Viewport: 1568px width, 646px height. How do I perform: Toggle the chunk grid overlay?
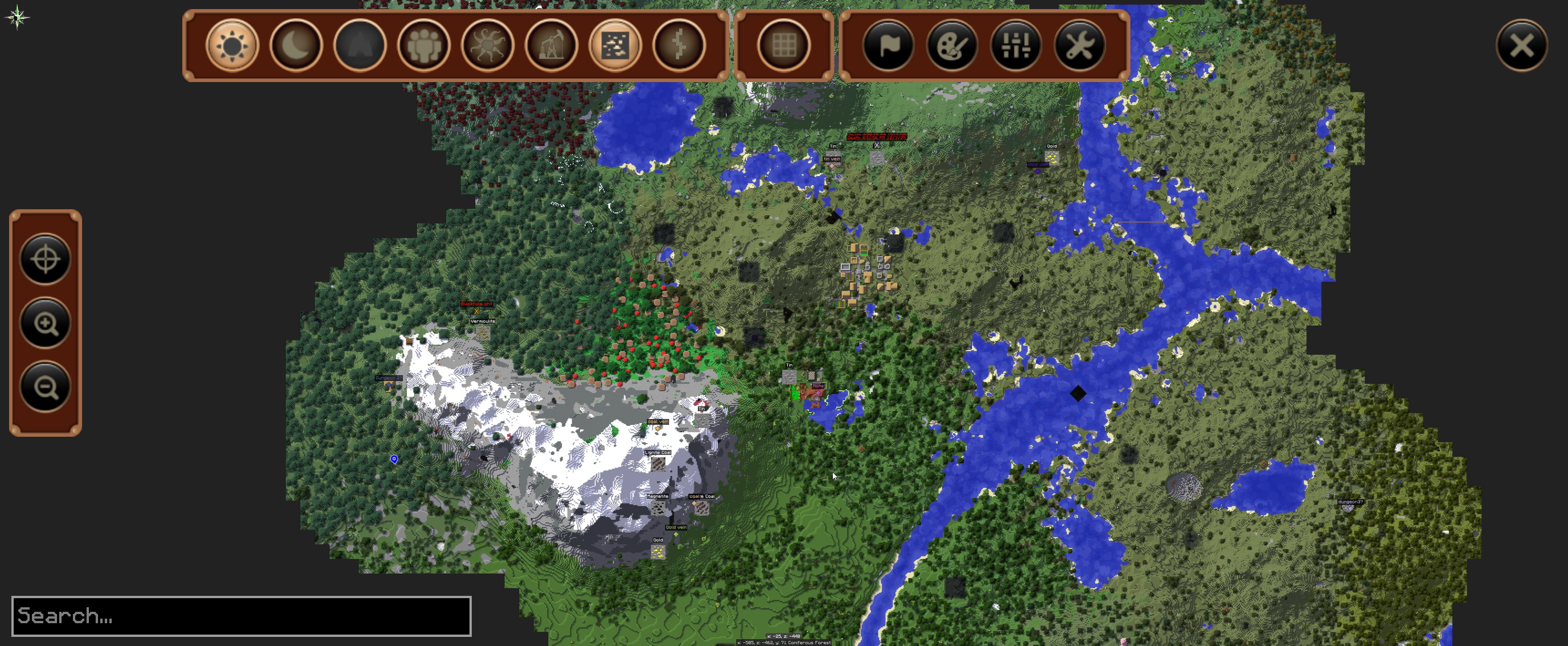(x=784, y=45)
